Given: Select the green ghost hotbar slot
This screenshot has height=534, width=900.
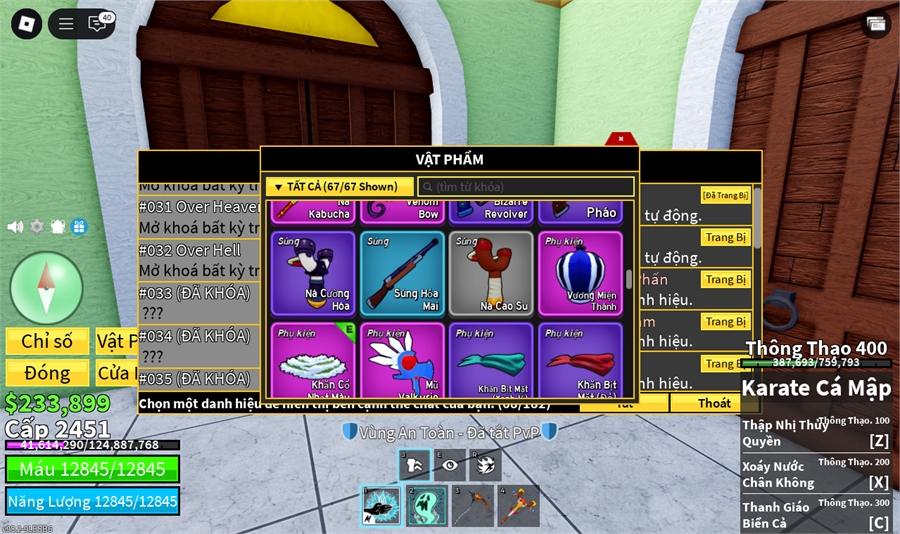Looking at the screenshot, I should (x=426, y=505).
